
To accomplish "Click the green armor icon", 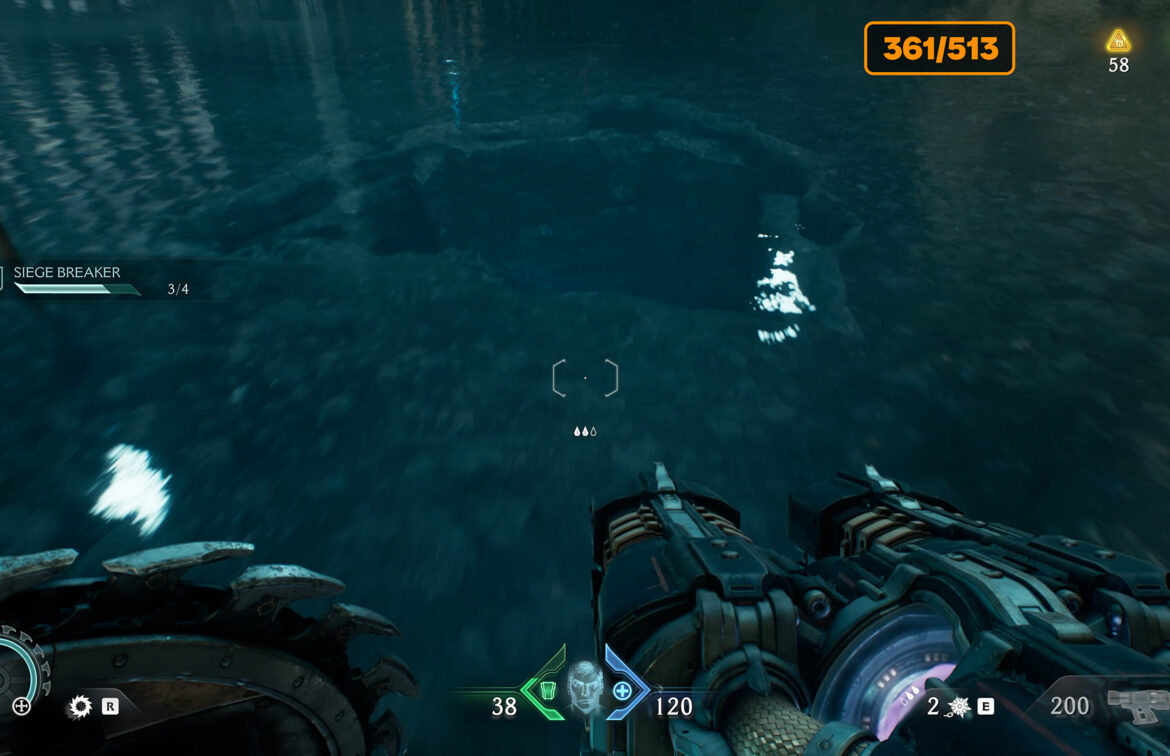I will coord(546,690).
